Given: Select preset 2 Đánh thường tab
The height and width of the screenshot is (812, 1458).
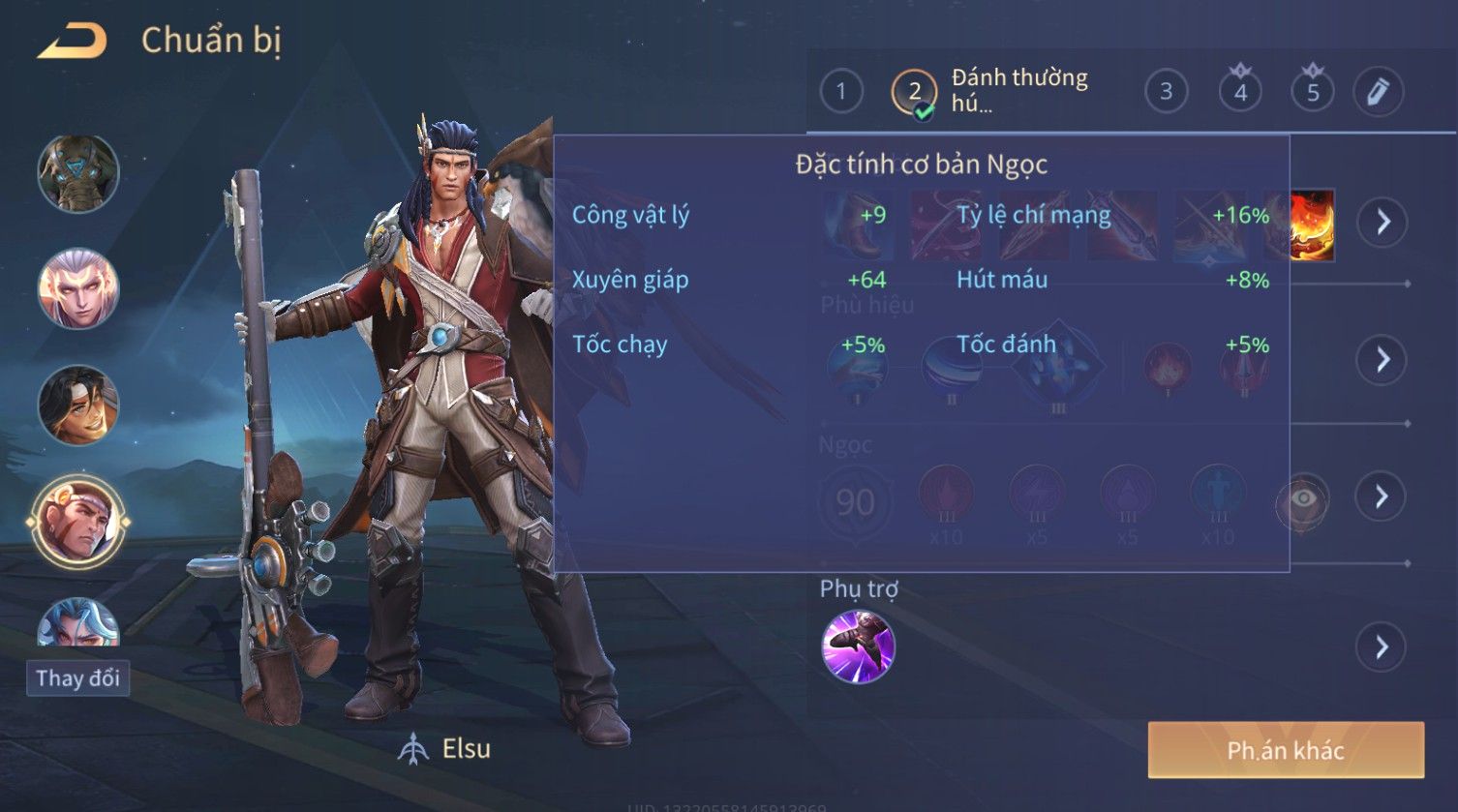Looking at the screenshot, I should tap(989, 92).
